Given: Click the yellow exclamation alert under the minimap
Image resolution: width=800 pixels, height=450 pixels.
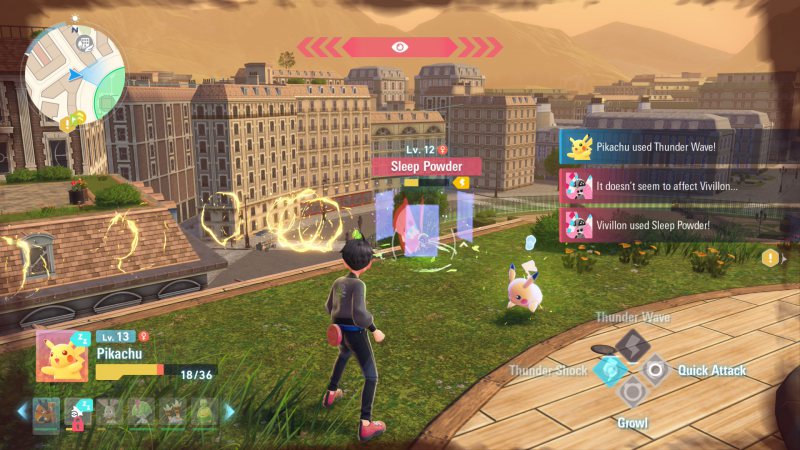Looking at the screenshot, I should pos(65,124).
